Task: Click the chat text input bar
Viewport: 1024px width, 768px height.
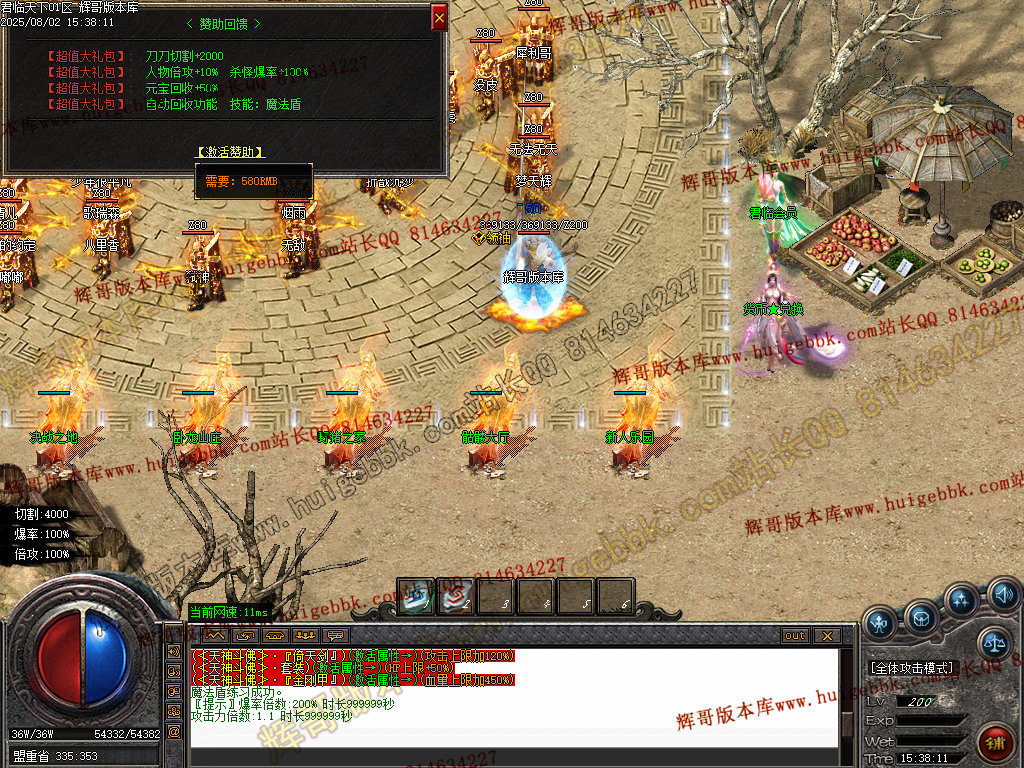Action: 510,756
